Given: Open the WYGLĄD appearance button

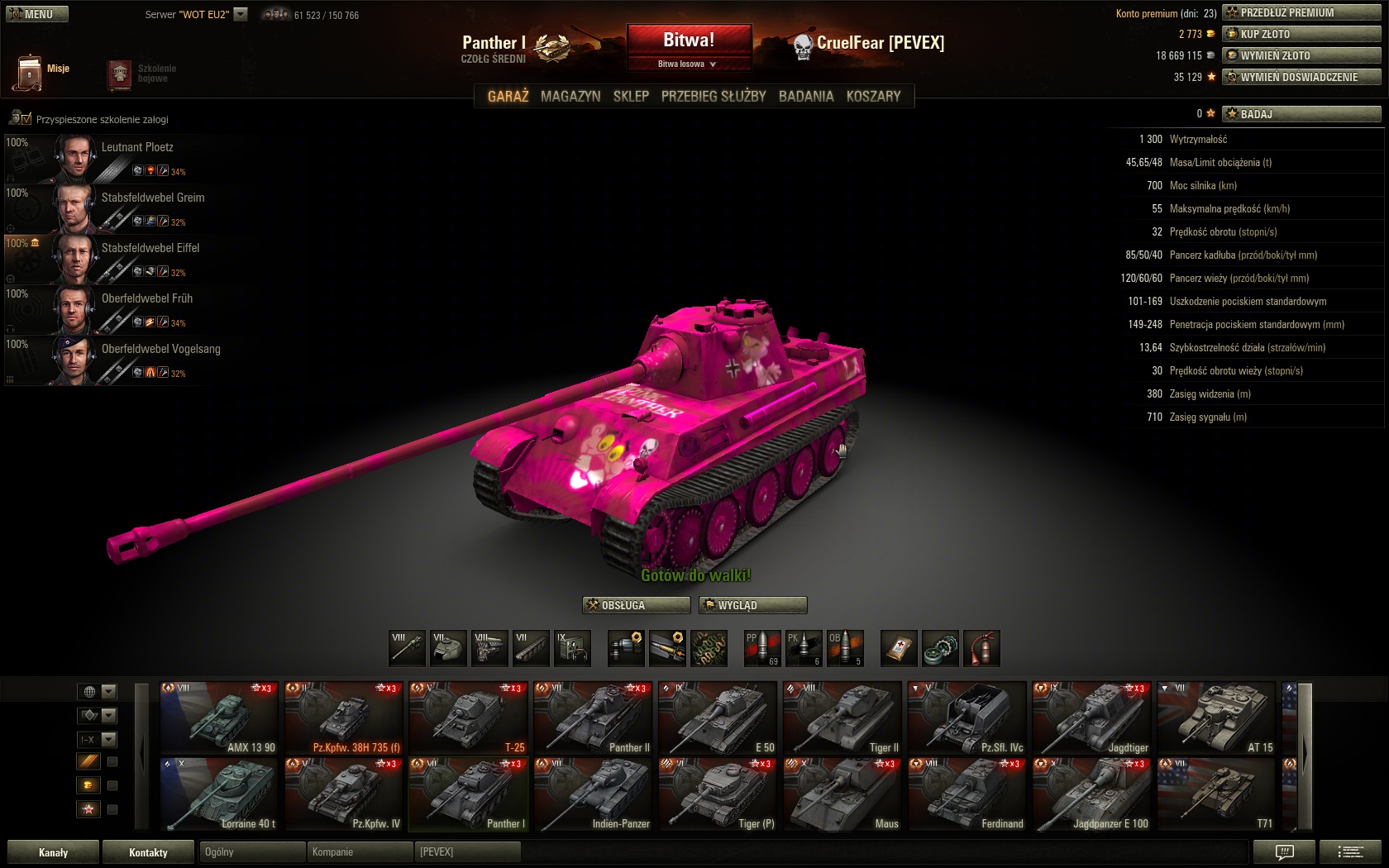Looking at the screenshot, I should point(752,605).
